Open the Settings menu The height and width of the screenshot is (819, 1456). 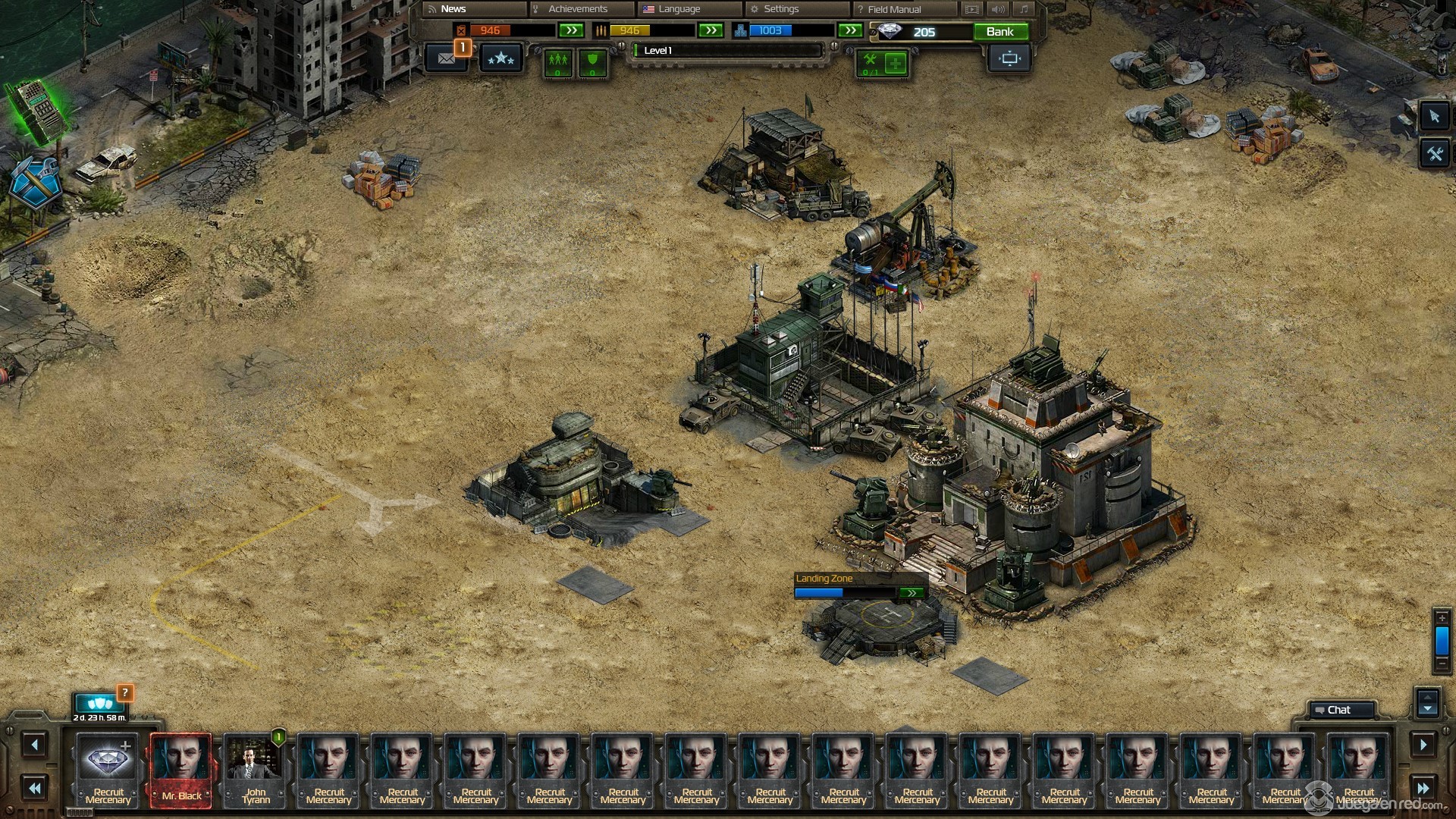tap(781, 9)
